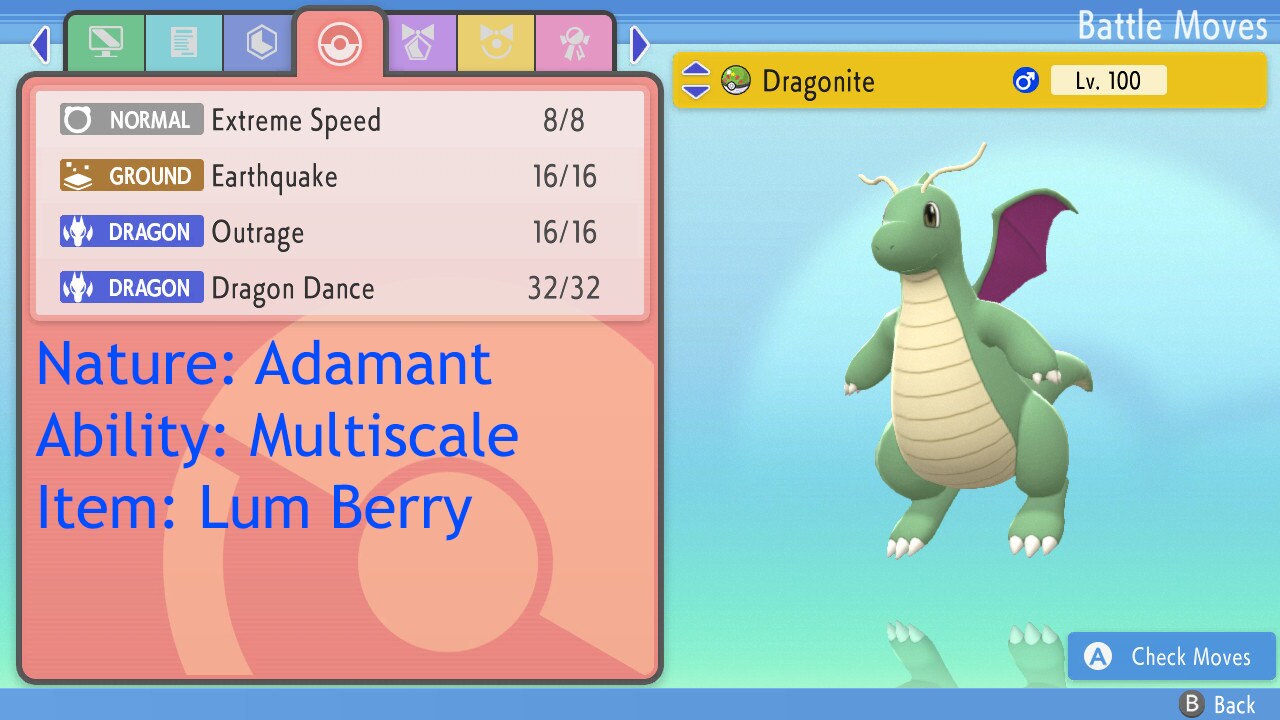Viewport: 1280px width, 720px height.
Task: Select the NORMAL type badge on Extreme Speed
Action: [131, 120]
